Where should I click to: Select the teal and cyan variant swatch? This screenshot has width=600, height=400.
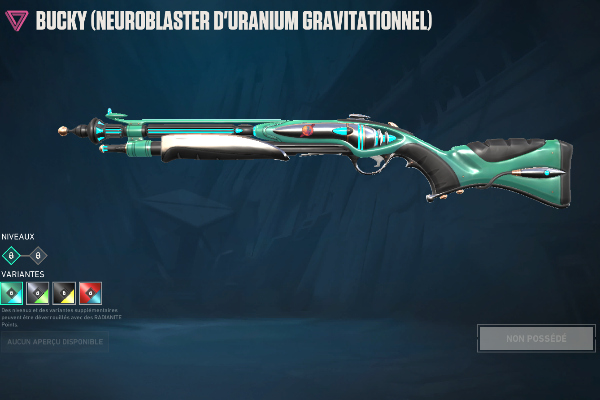point(12,293)
